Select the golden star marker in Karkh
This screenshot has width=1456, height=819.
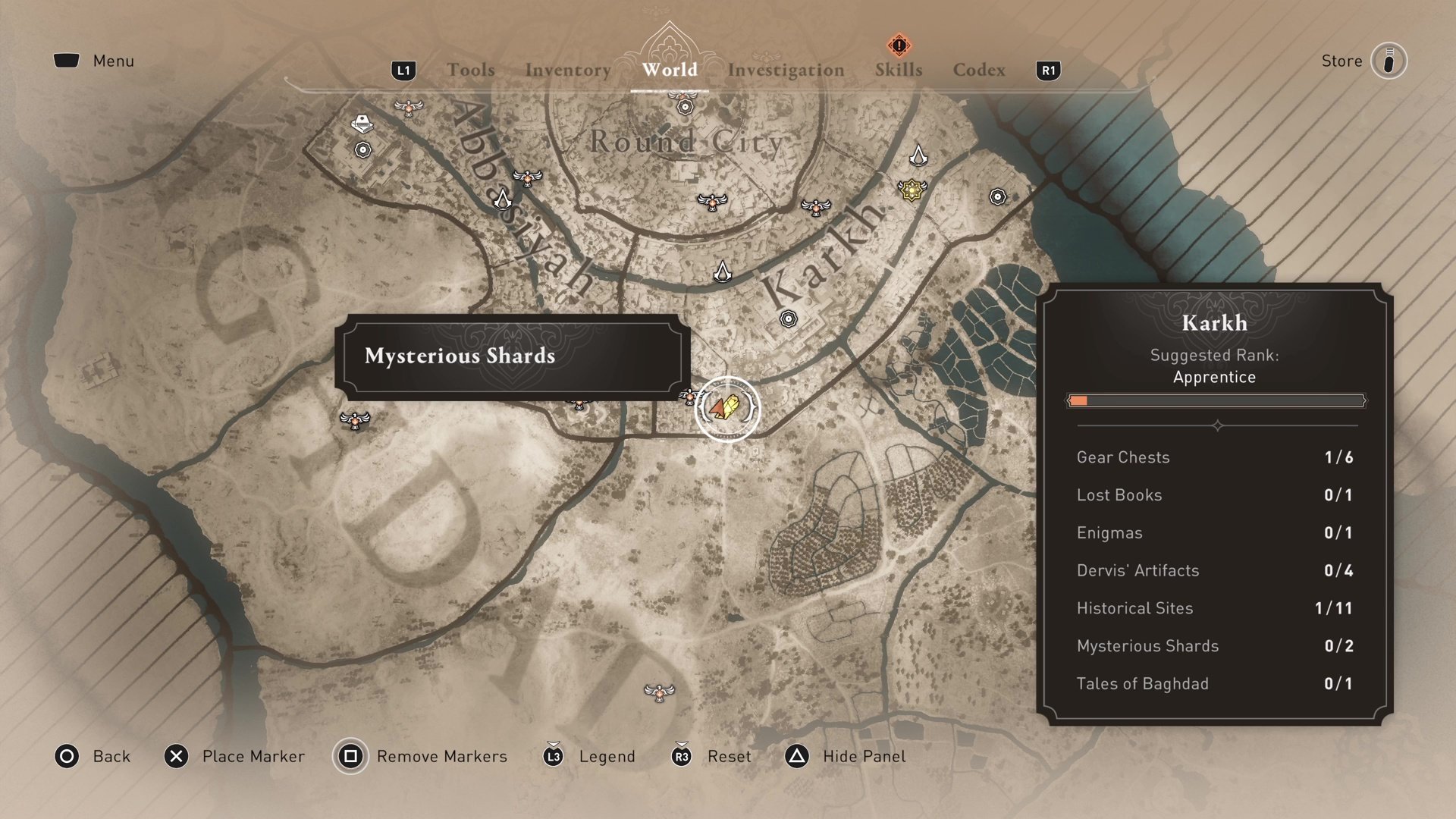pos(912,189)
